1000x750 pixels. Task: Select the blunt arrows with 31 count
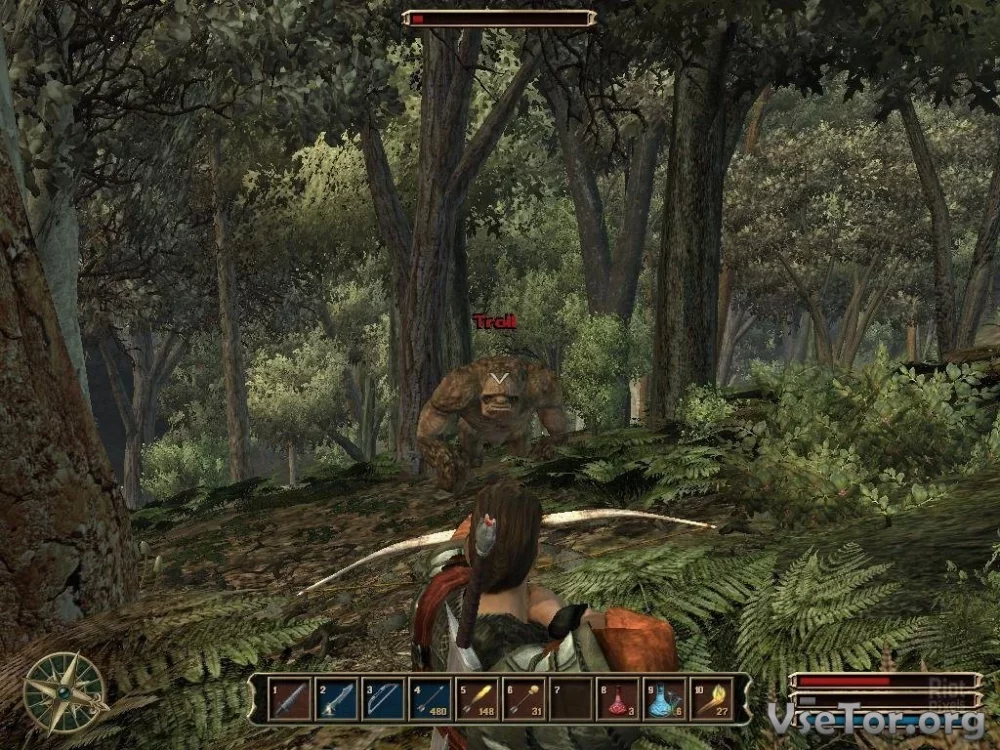click(x=523, y=699)
